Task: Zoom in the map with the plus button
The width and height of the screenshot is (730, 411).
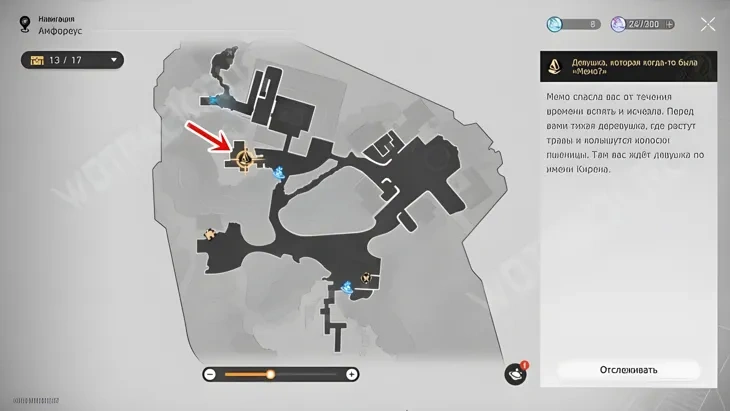Action: tap(352, 374)
